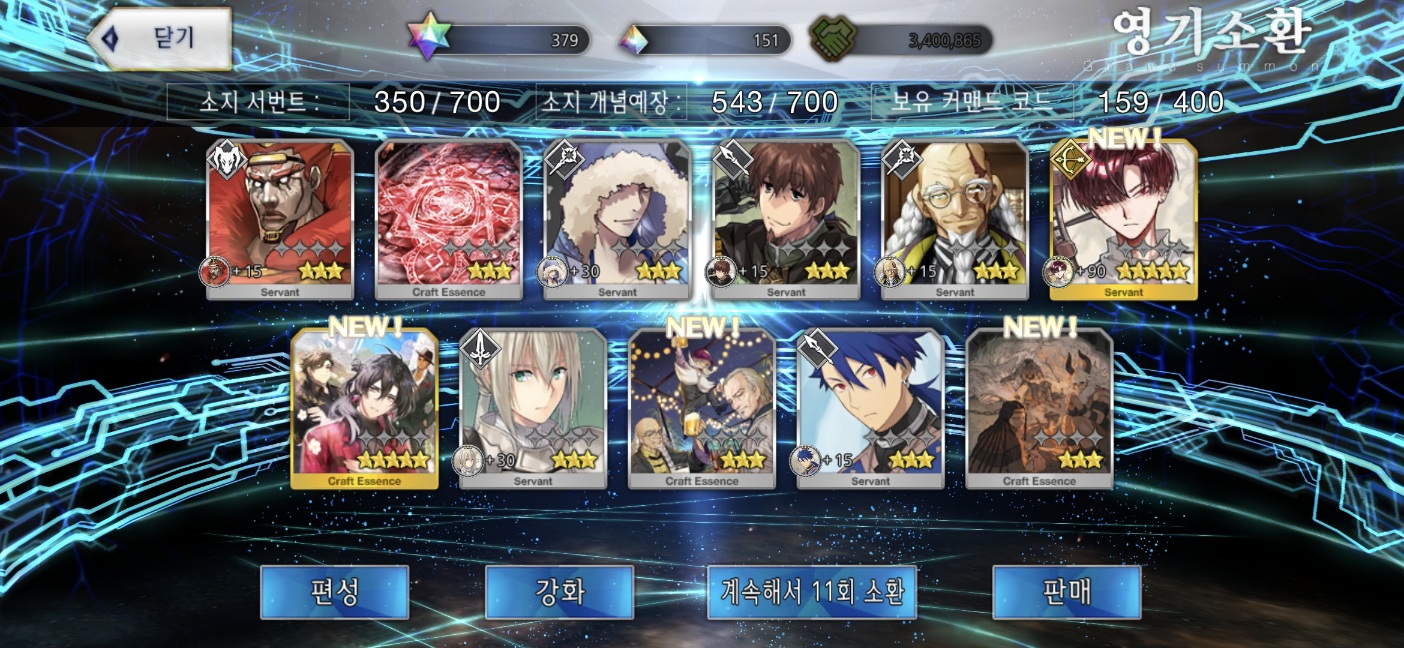Screen dimensions: 1404x648
Task: View the new horned figure craft essence
Action: click(1039, 408)
